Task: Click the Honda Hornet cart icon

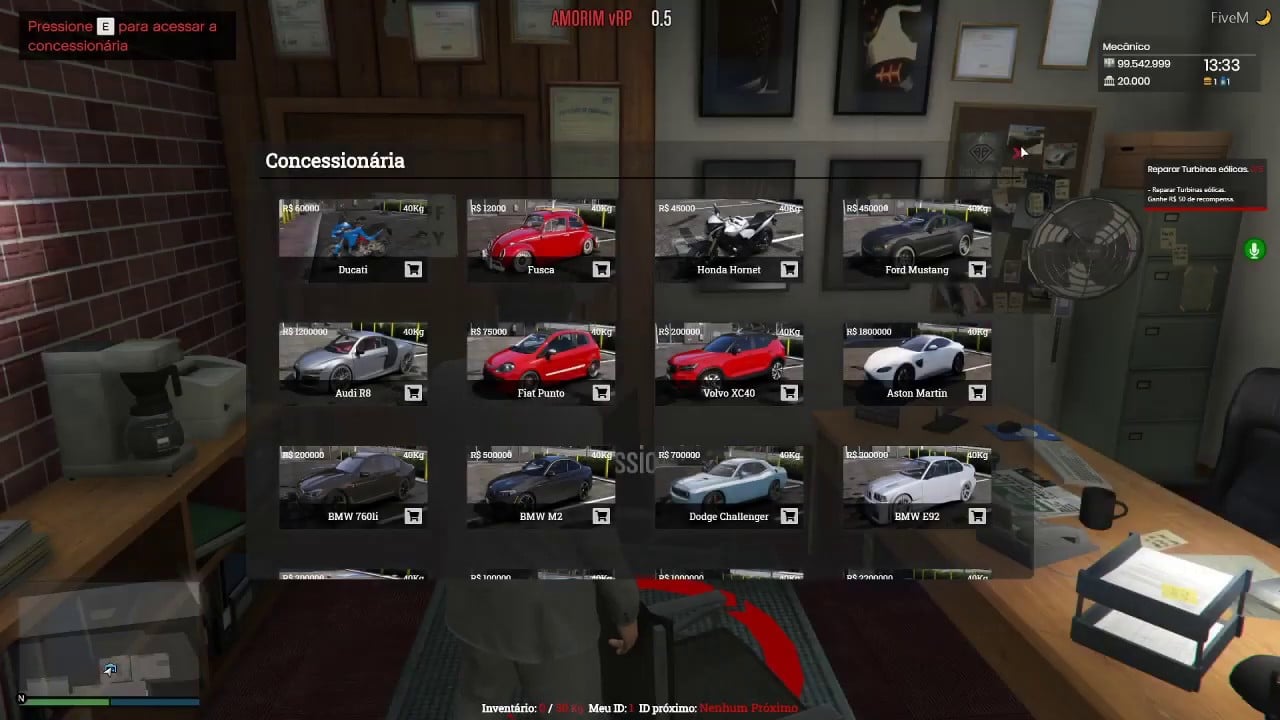Action: coord(789,269)
